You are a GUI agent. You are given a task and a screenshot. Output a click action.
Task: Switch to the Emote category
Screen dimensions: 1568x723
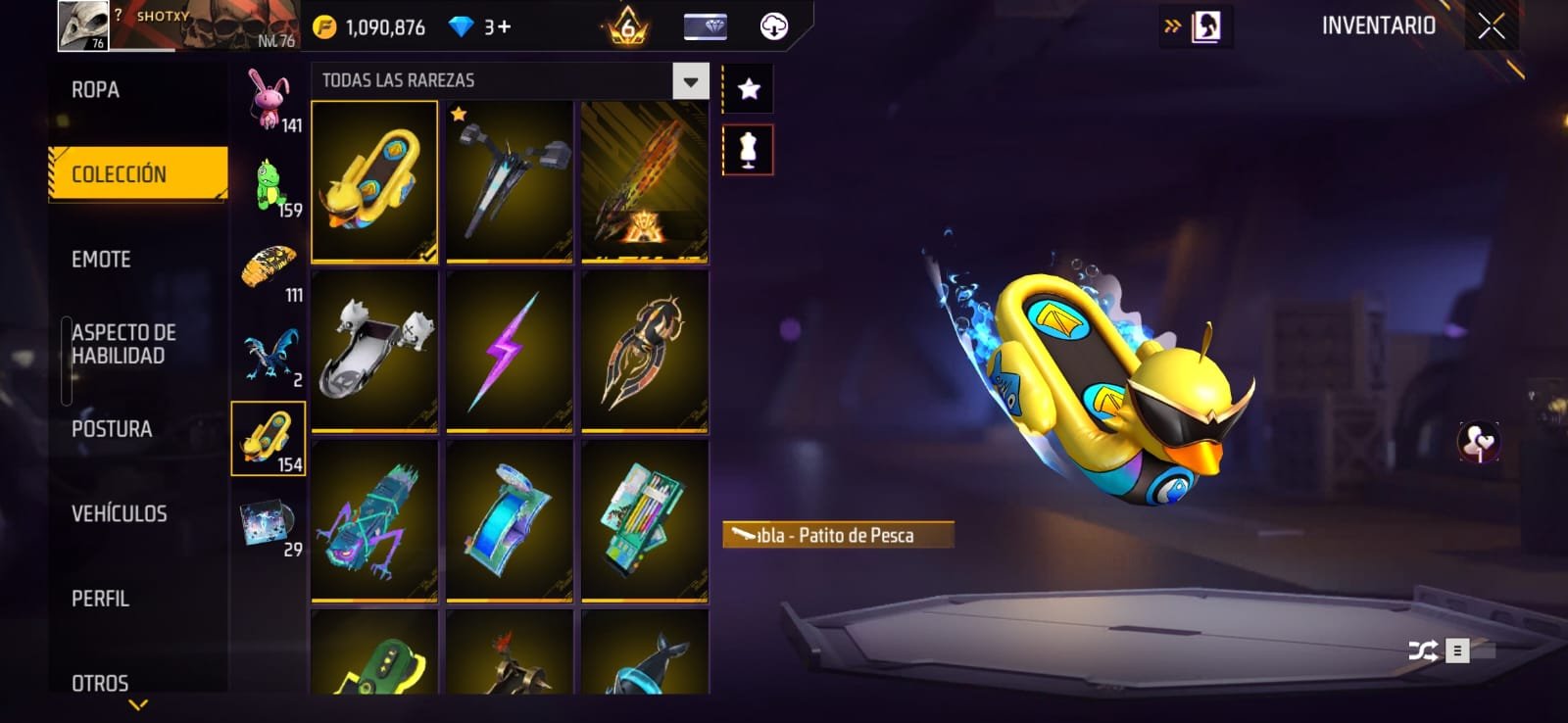[x=101, y=260]
